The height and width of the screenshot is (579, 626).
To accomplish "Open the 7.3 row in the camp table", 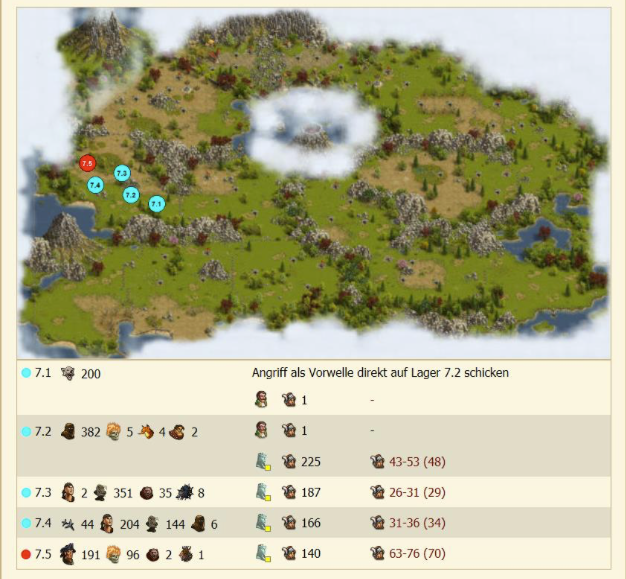I will [x=41, y=492].
